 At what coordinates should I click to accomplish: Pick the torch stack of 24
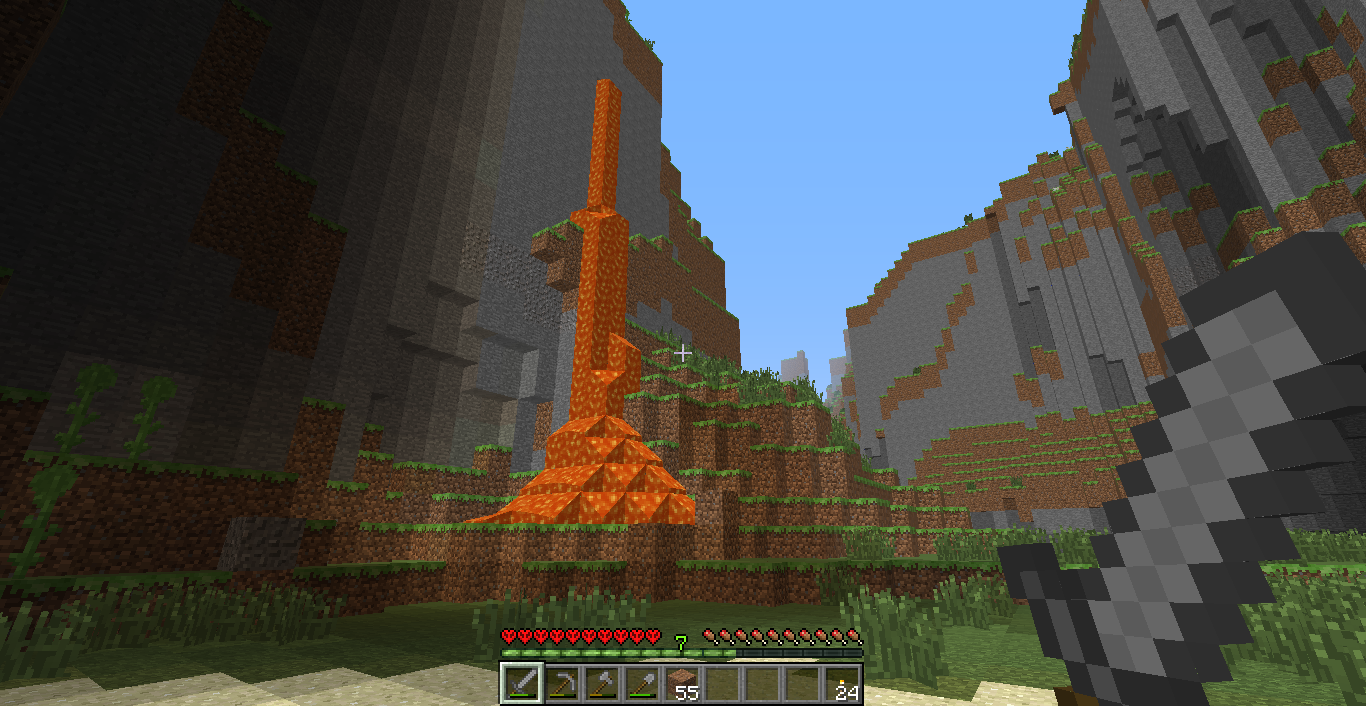(x=843, y=683)
